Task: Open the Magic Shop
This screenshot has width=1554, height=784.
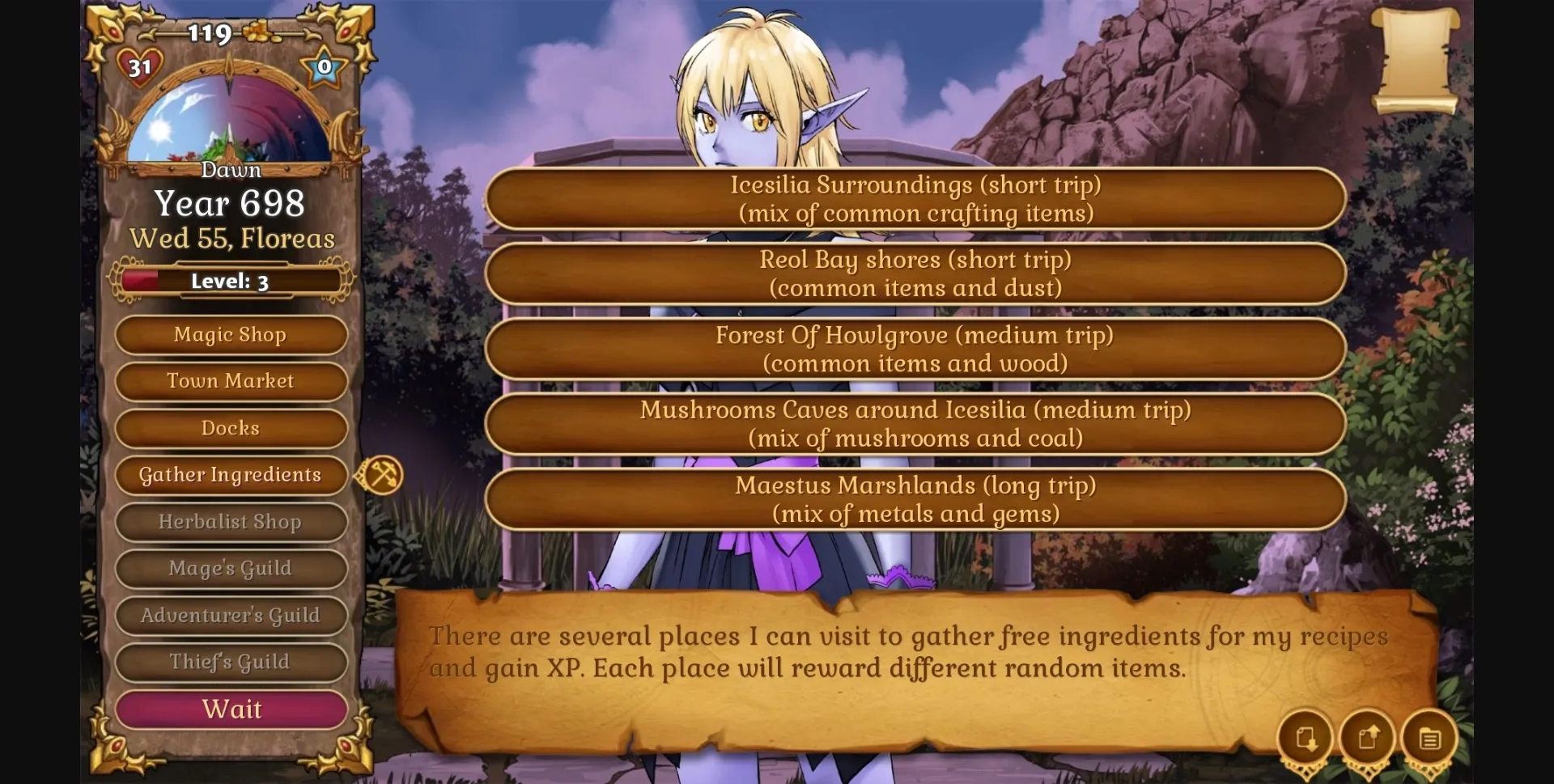Action: 231,335
